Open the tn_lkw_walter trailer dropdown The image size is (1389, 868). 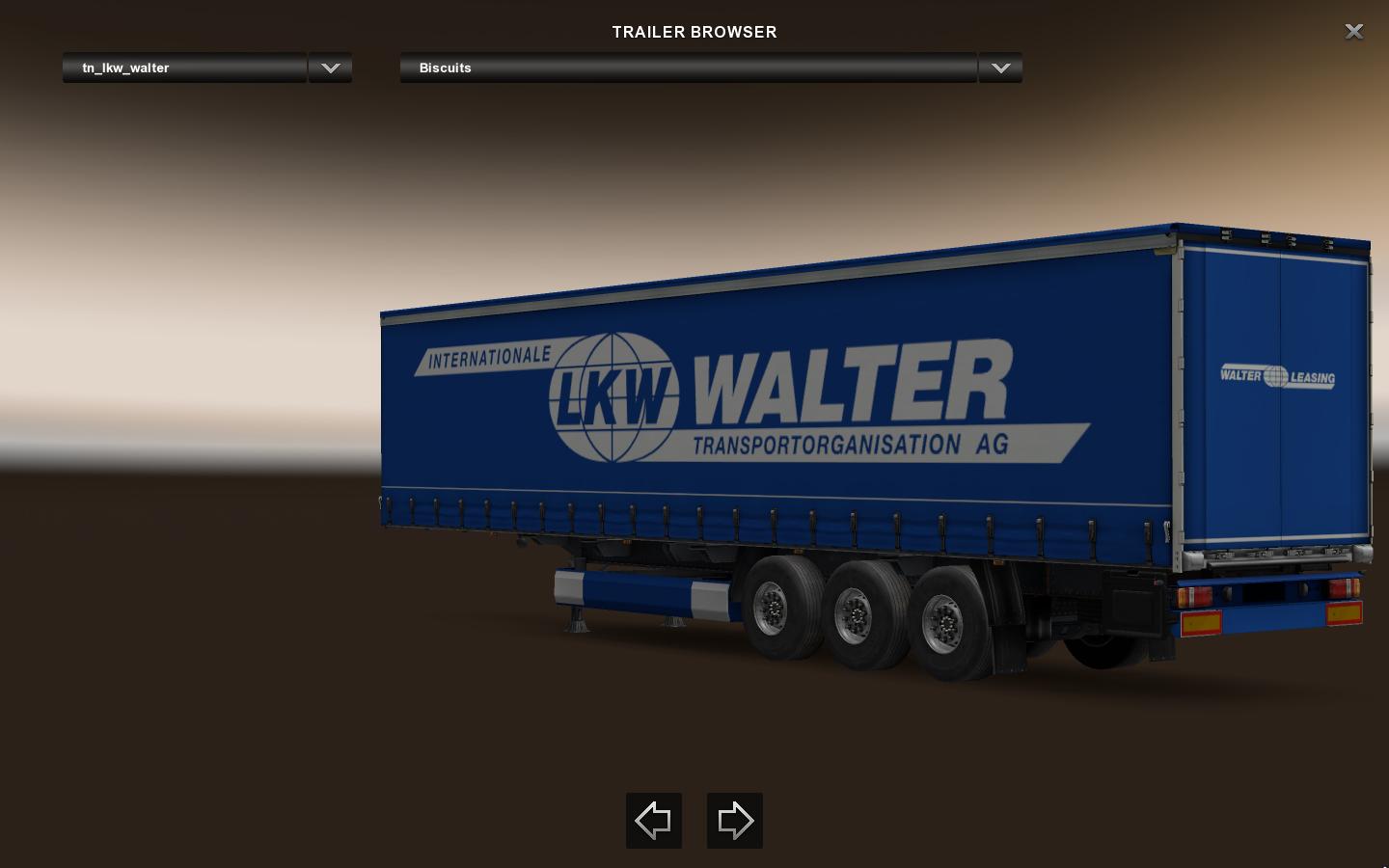[184, 68]
